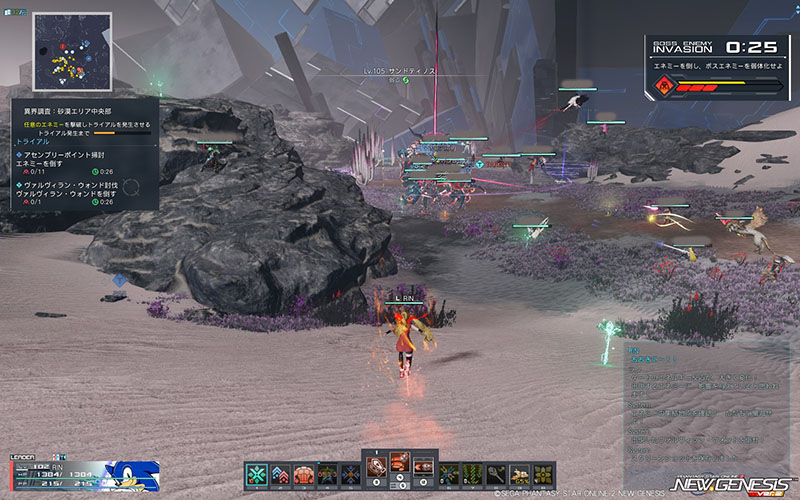Activate the blue and red arrows skill

280,474
